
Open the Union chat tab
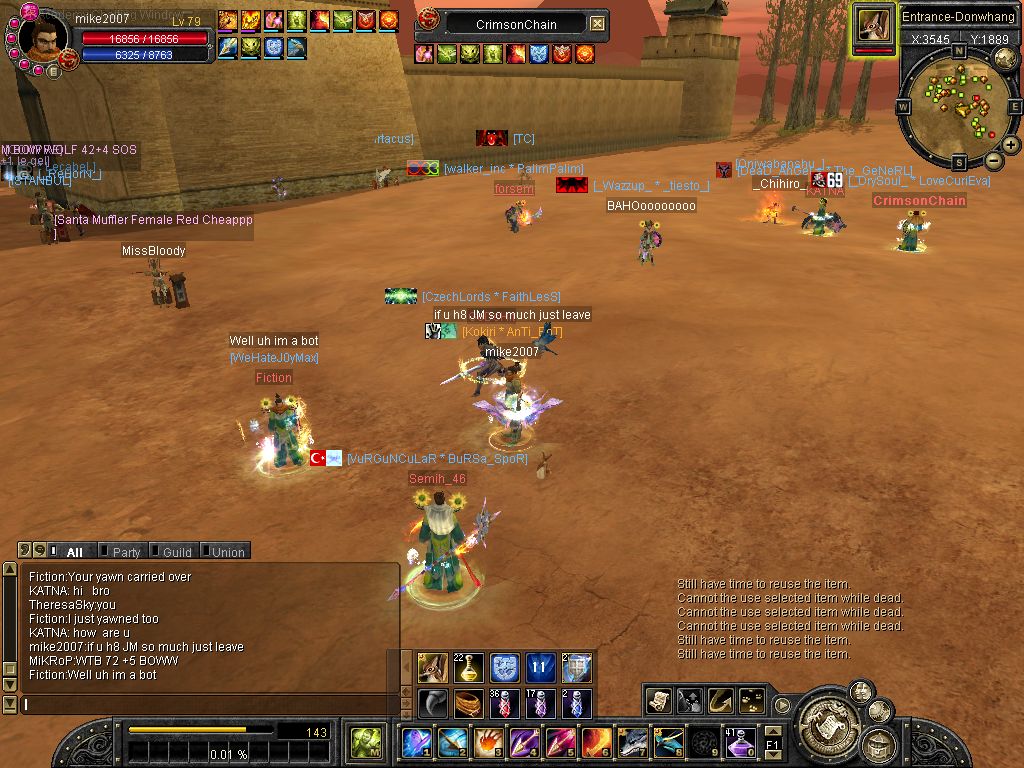coord(227,551)
